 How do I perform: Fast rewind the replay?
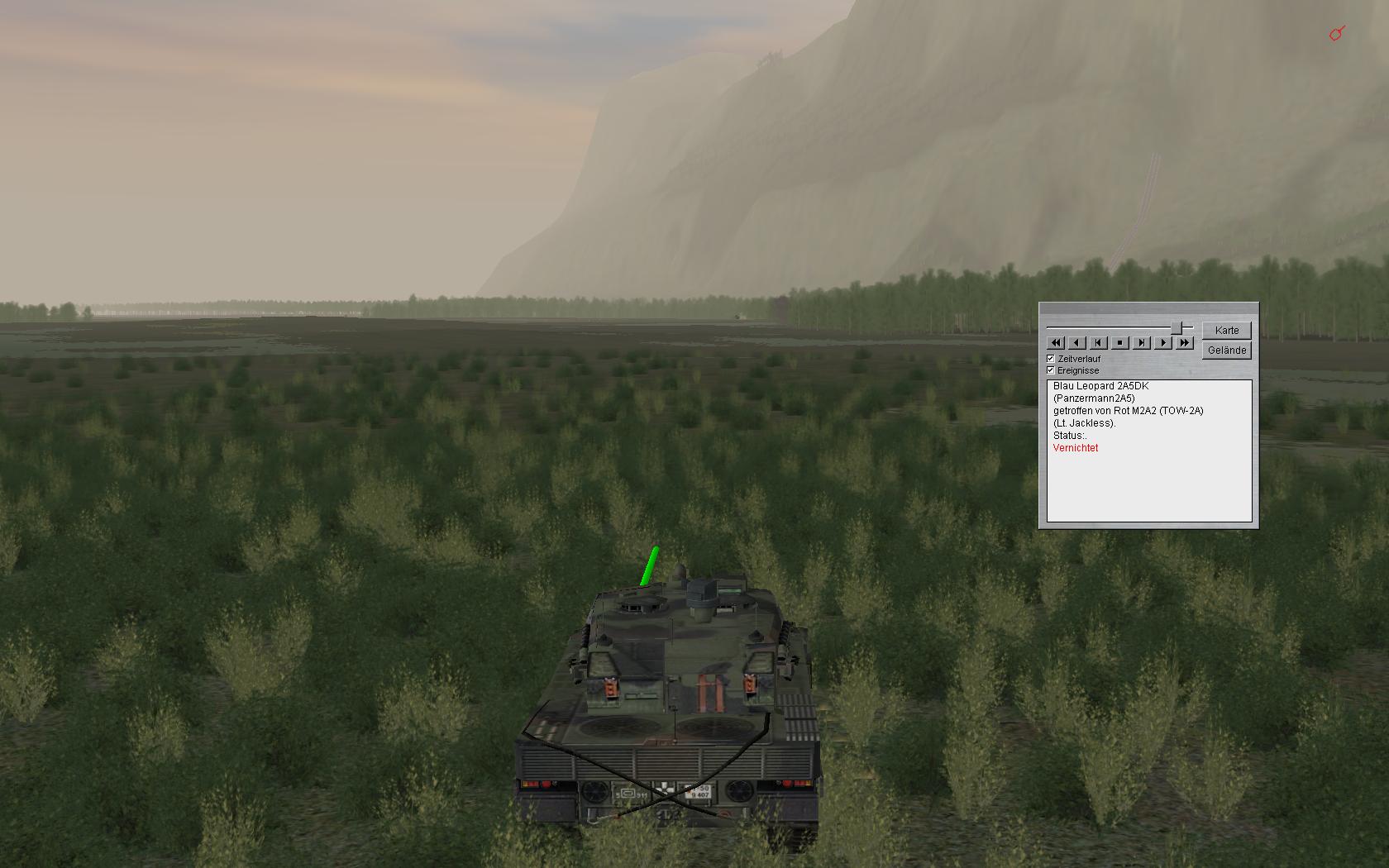(1056, 342)
